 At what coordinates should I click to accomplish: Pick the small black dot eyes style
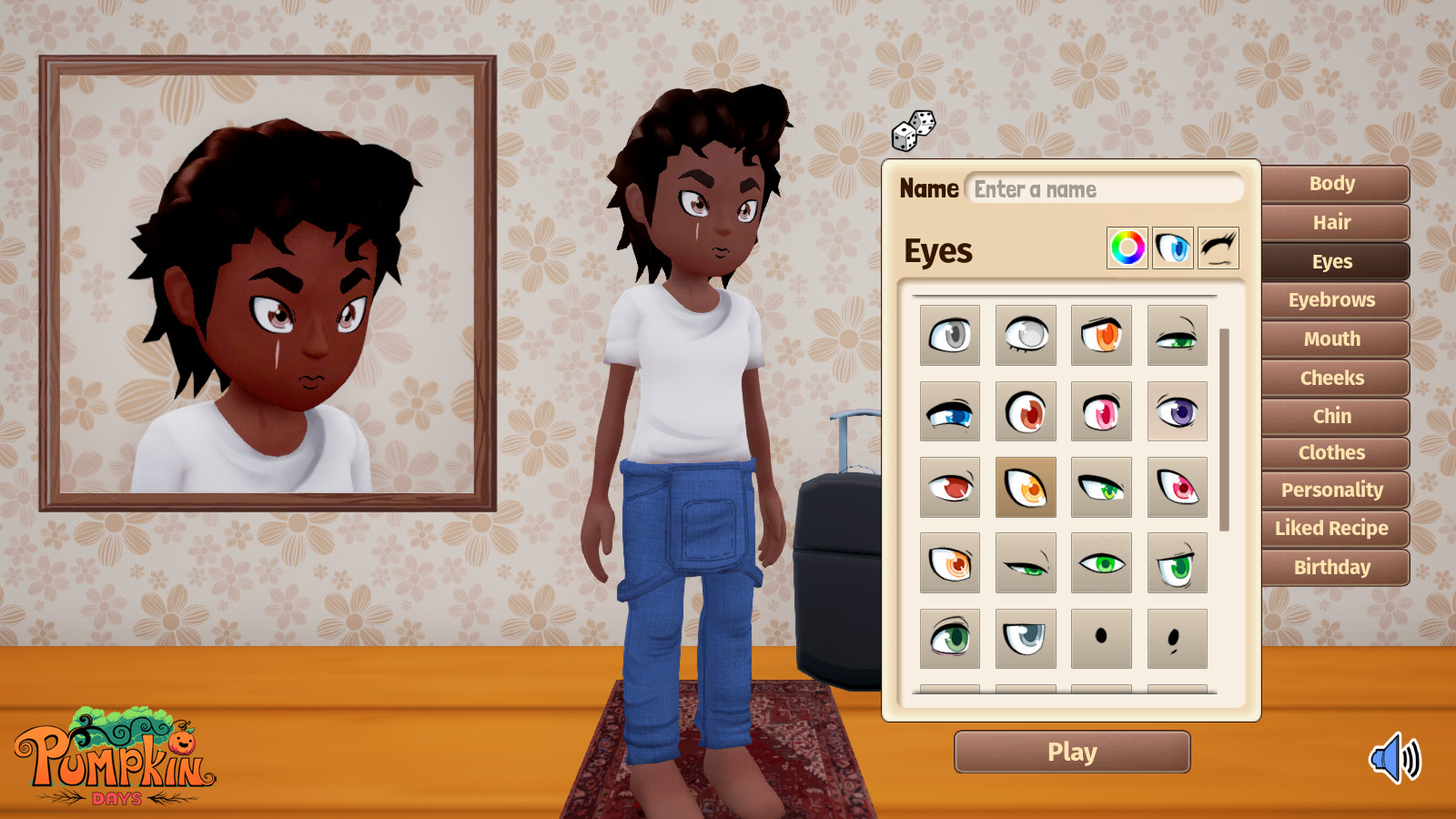(x=1101, y=637)
